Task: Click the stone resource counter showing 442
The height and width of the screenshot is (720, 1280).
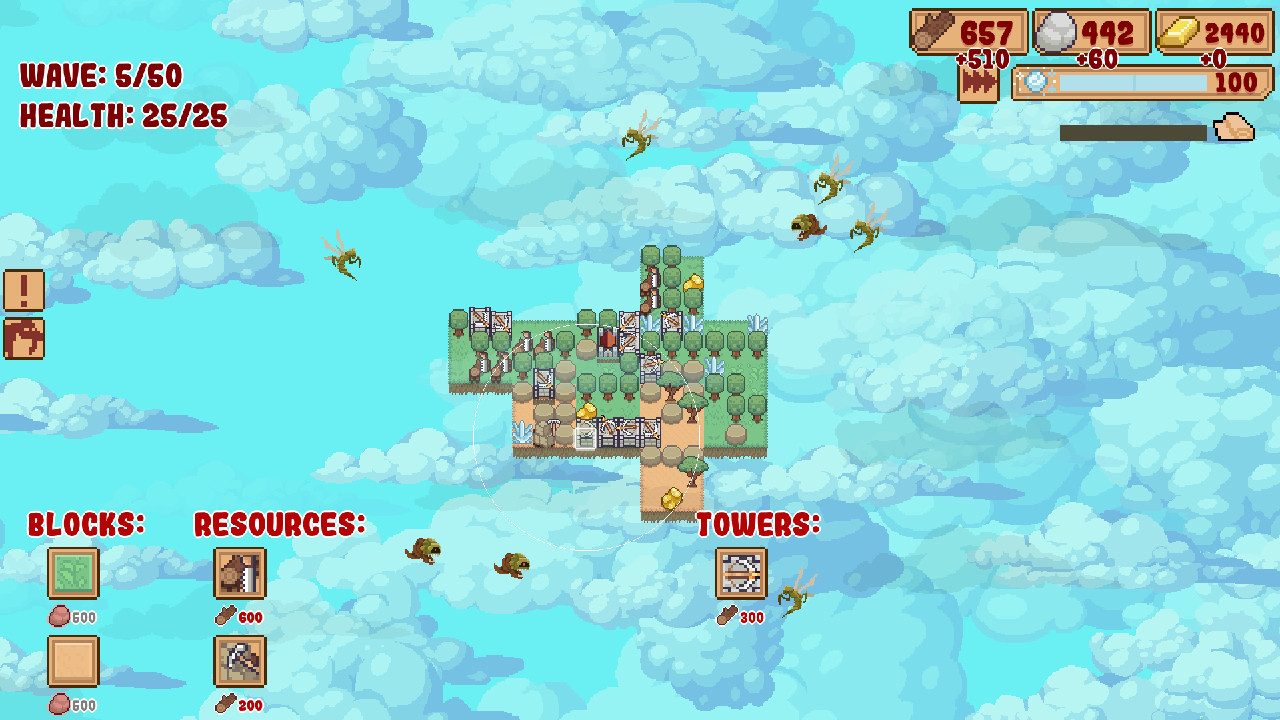Action: pos(1088,31)
